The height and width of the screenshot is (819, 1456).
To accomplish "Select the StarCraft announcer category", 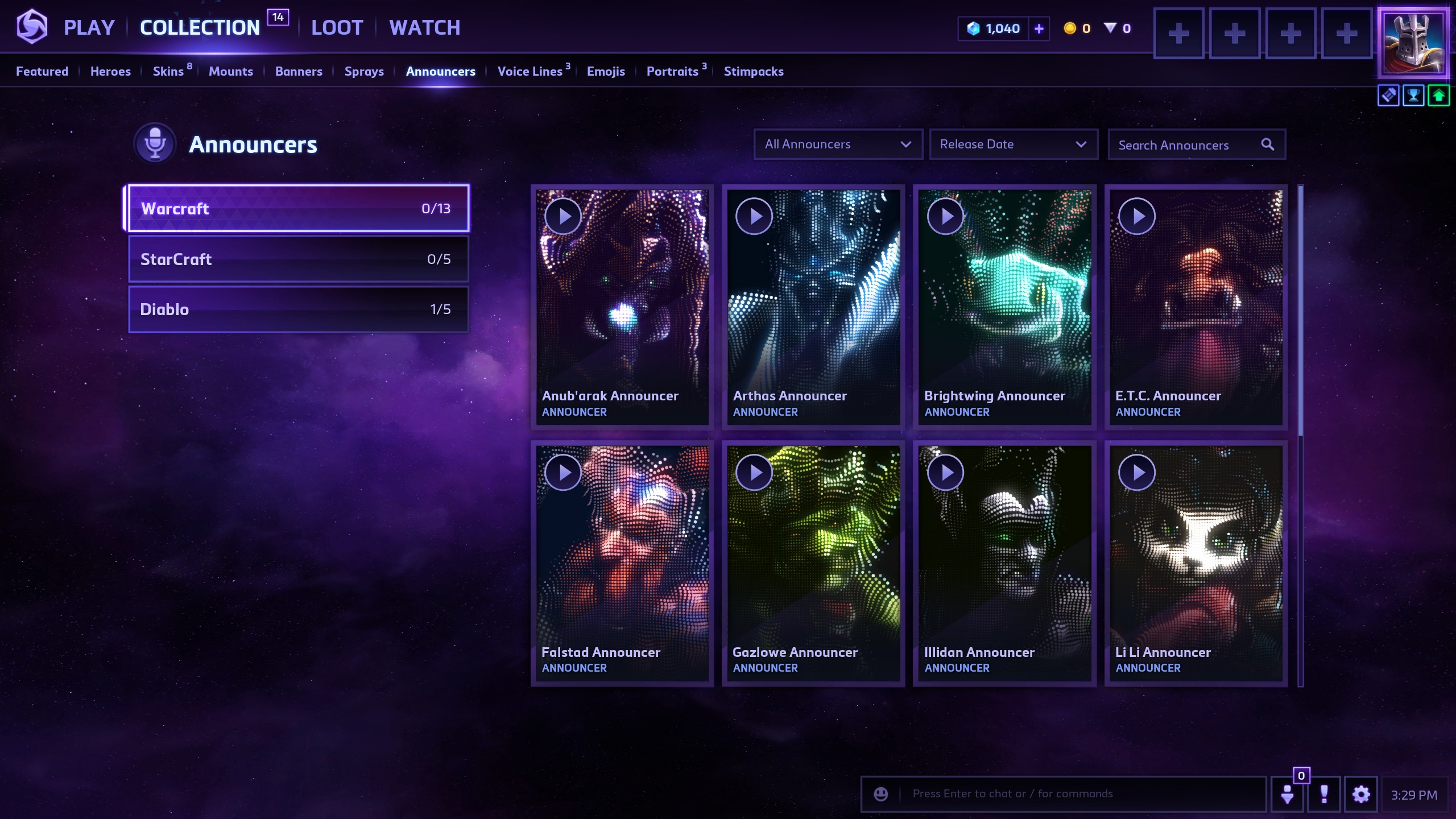I will click(x=299, y=259).
